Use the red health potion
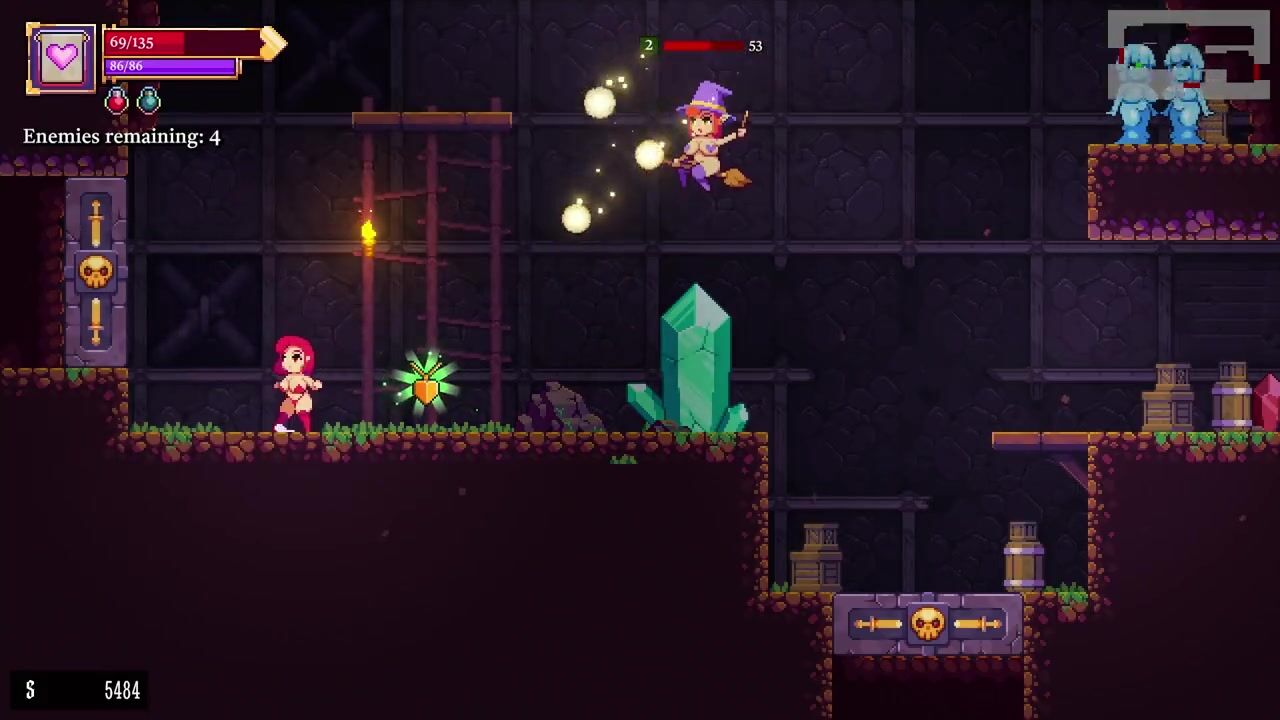Viewport: 1280px width, 720px height. pyautogui.click(x=117, y=100)
